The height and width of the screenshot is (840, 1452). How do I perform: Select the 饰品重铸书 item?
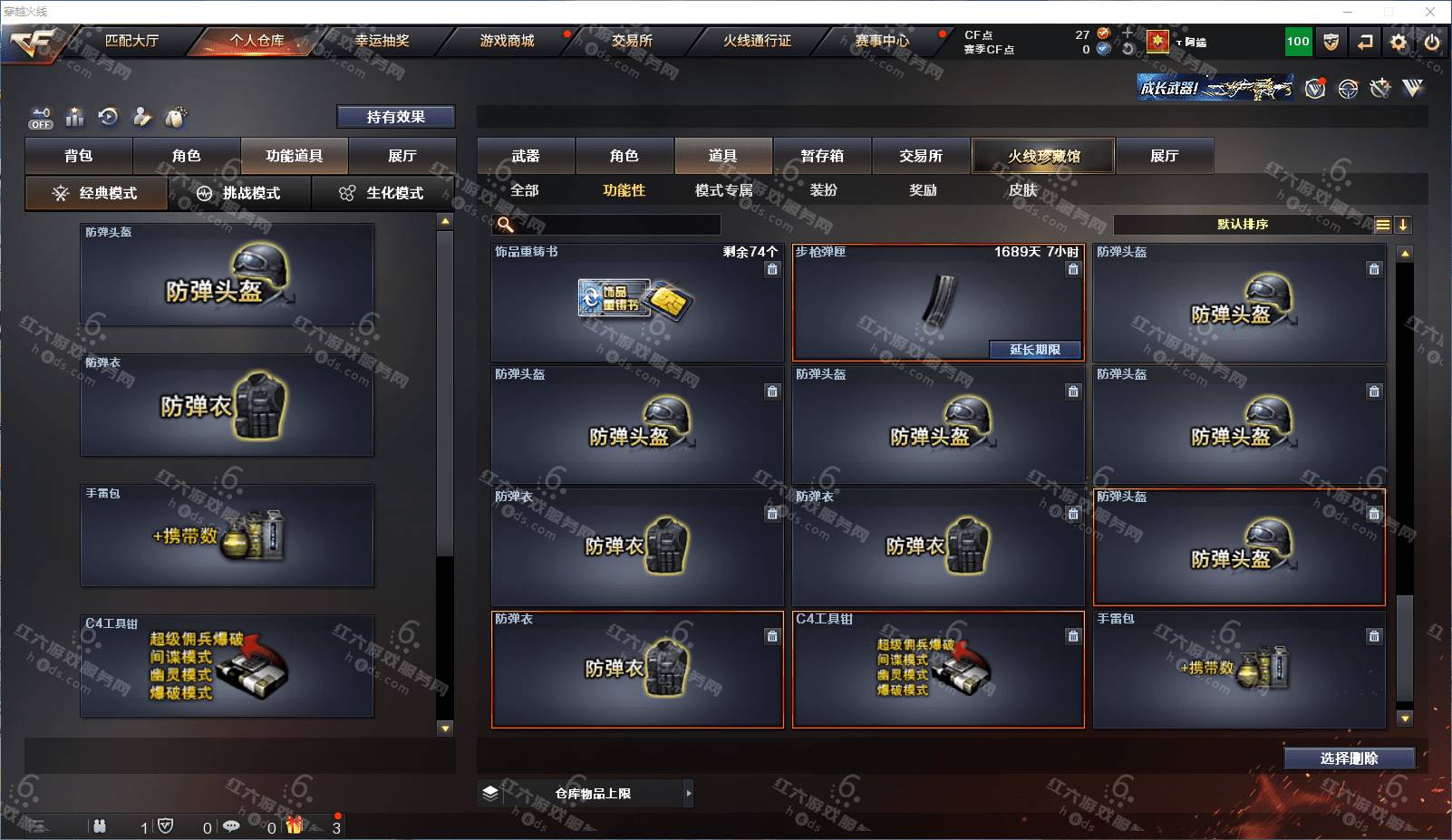click(636, 303)
